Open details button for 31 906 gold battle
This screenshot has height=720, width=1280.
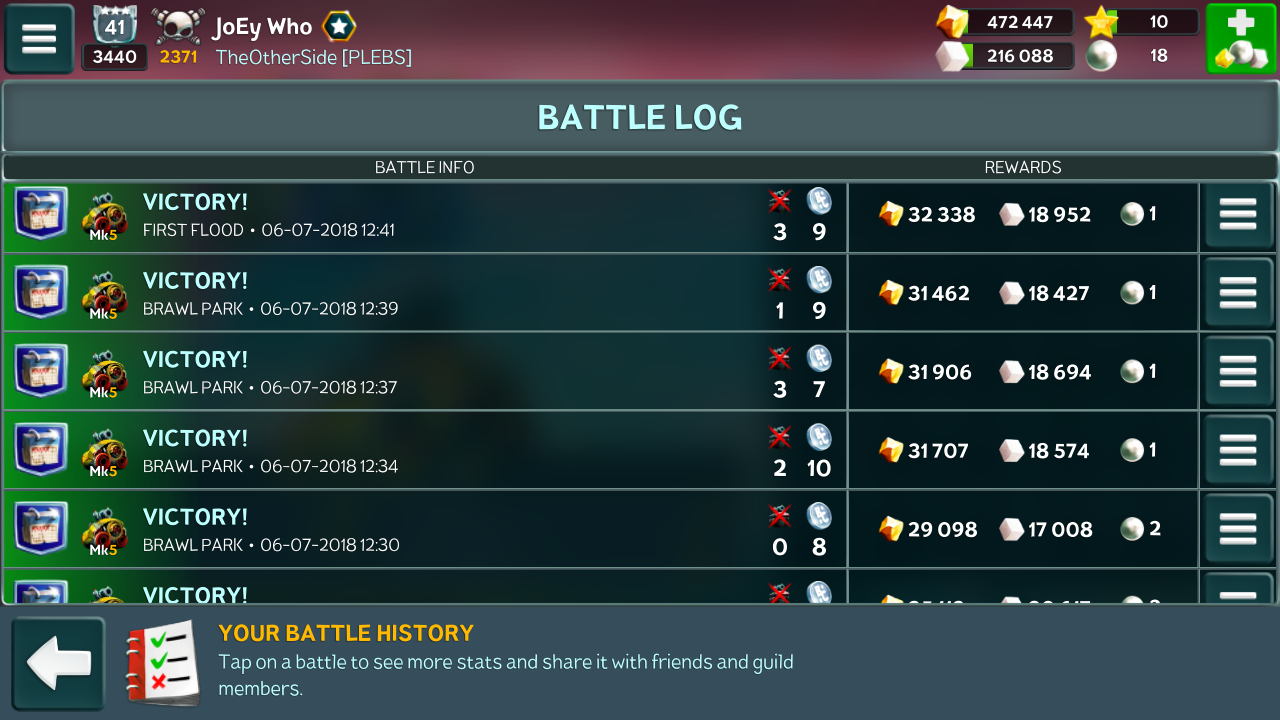point(1238,372)
